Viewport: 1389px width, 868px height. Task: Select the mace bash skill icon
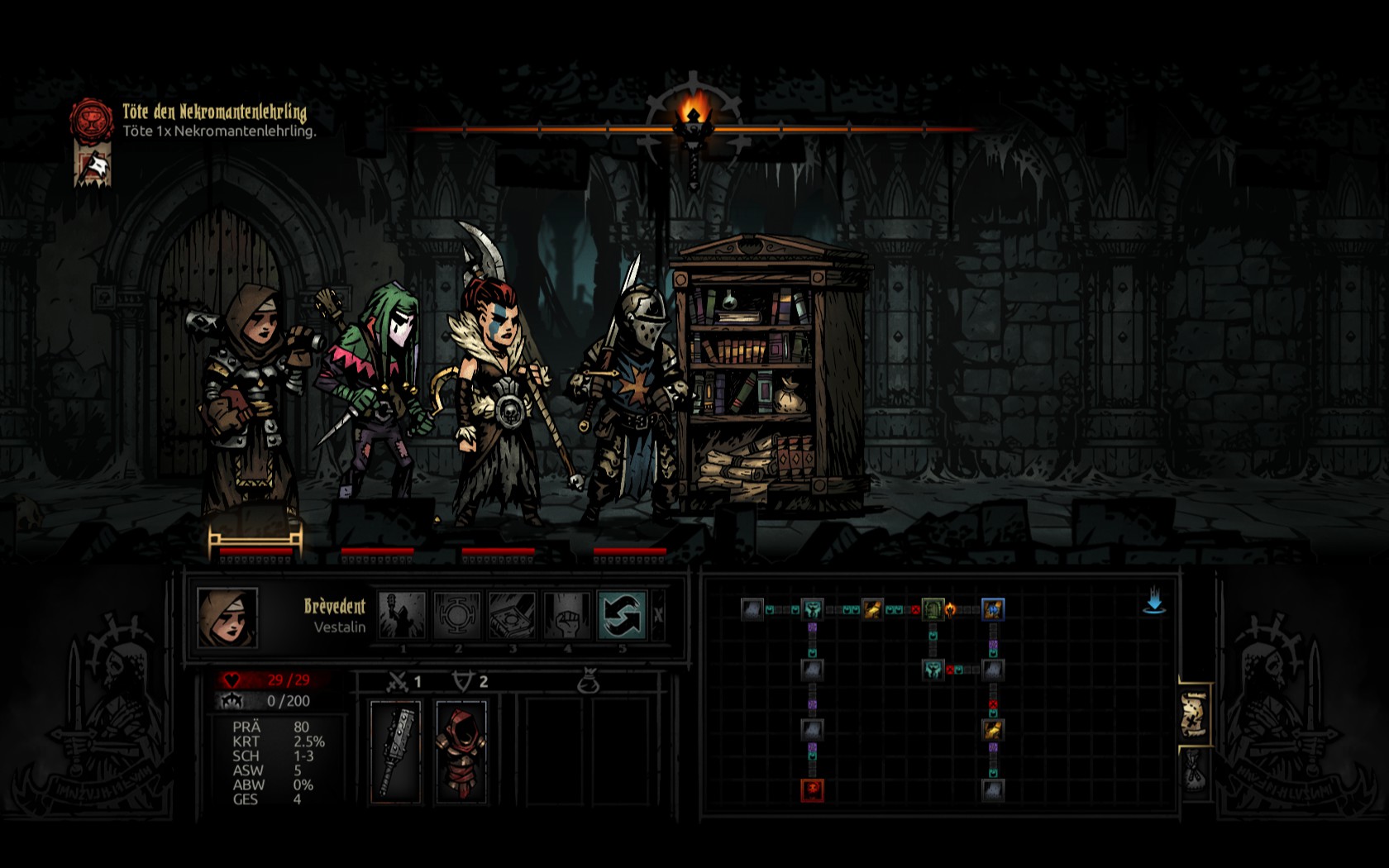tap(402, 616)
